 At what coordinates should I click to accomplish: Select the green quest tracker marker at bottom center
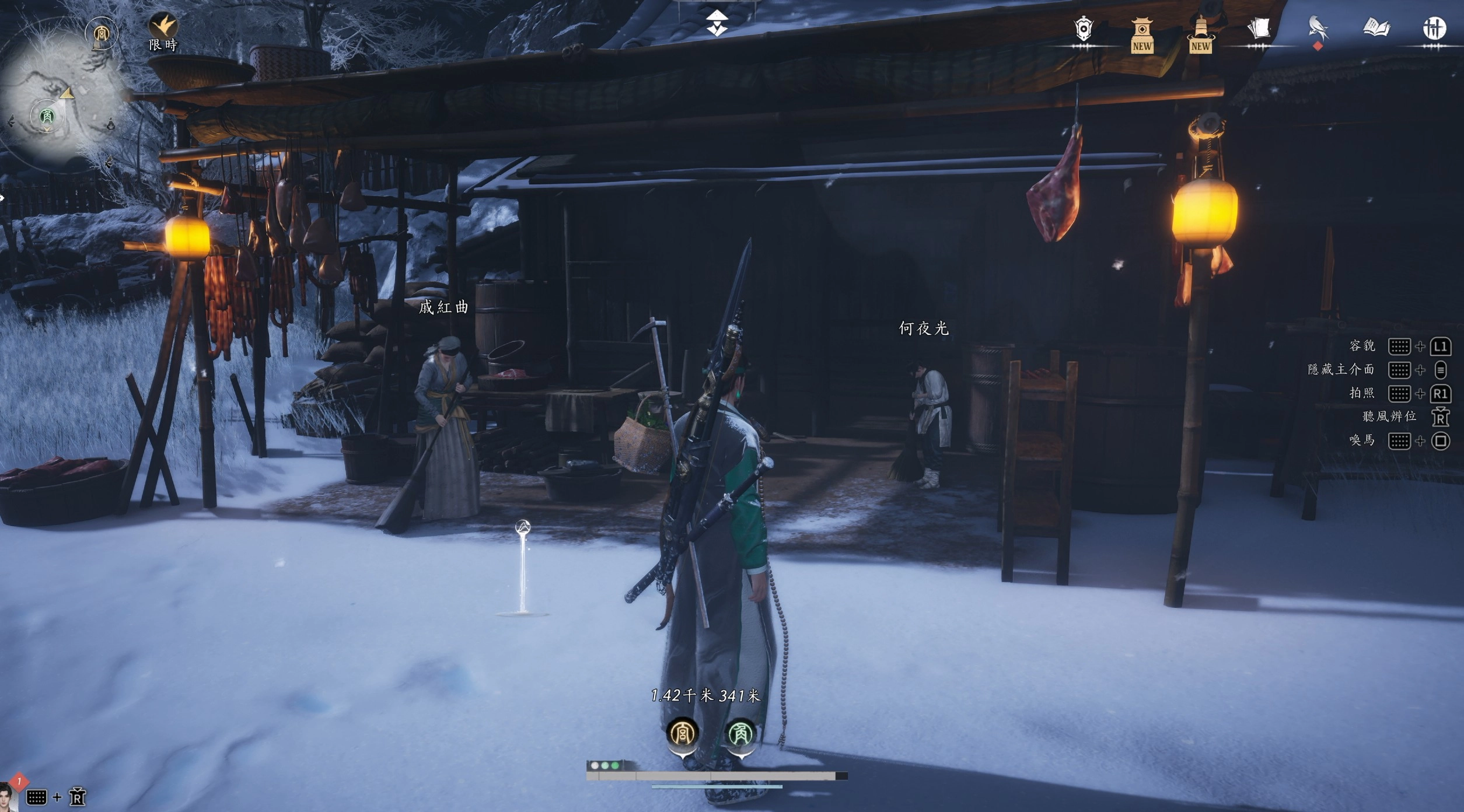[x=740, y=733]
